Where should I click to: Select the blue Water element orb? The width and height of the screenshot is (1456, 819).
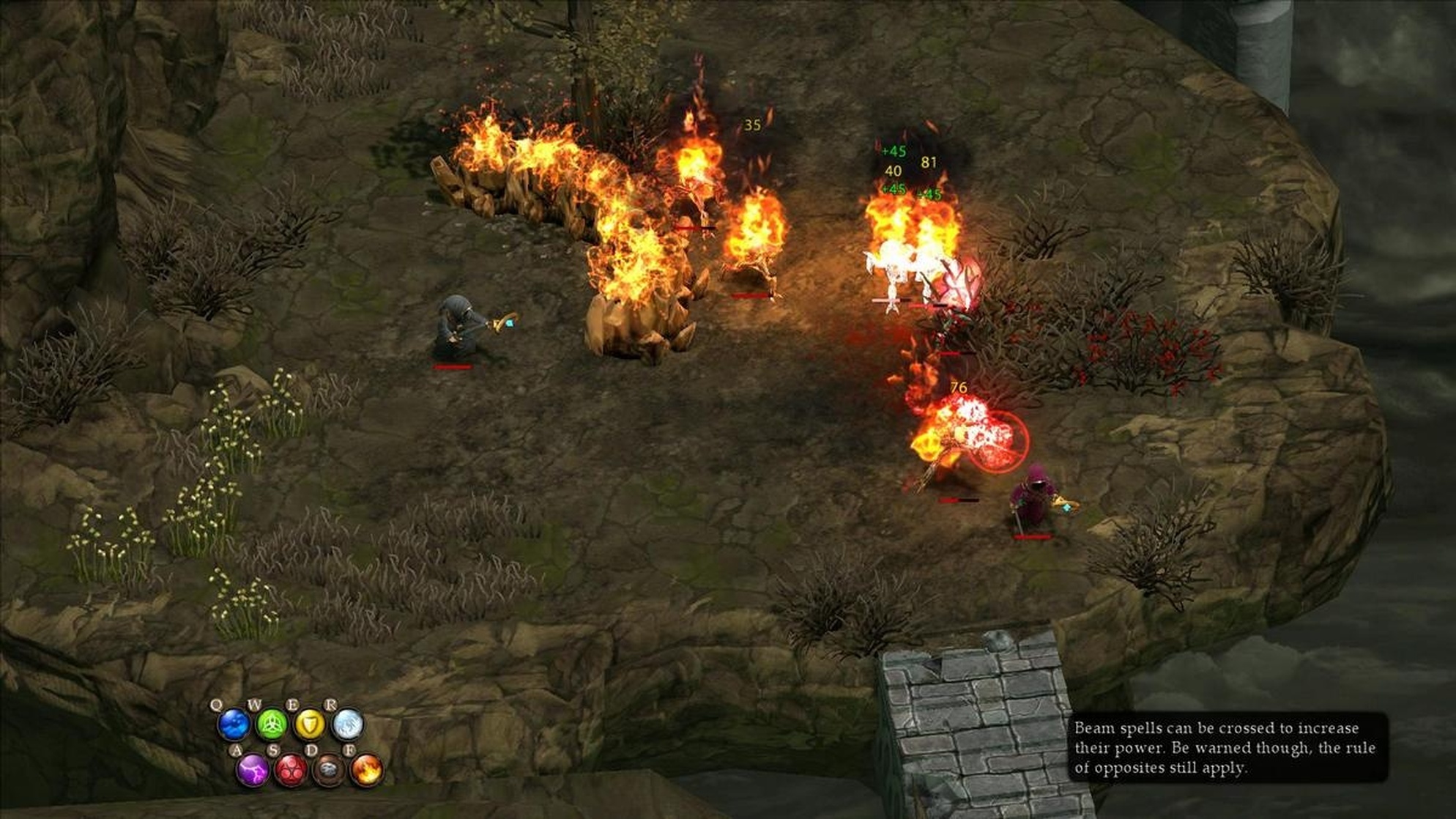(x=234, y=725)
